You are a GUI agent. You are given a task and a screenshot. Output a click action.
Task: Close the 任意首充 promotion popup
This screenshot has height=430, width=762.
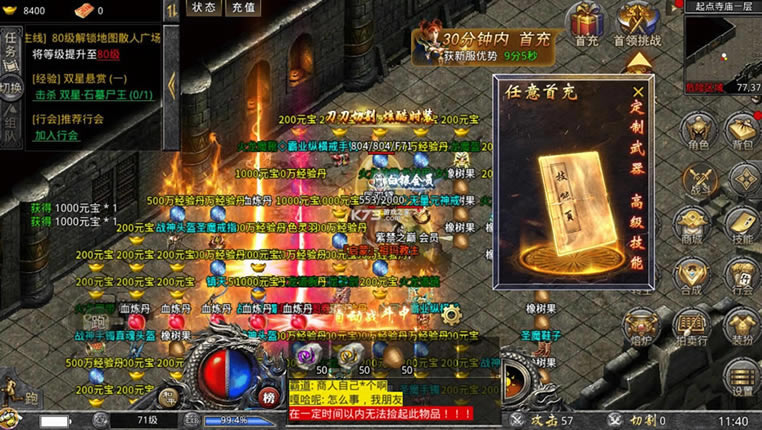tap(638, 90)
